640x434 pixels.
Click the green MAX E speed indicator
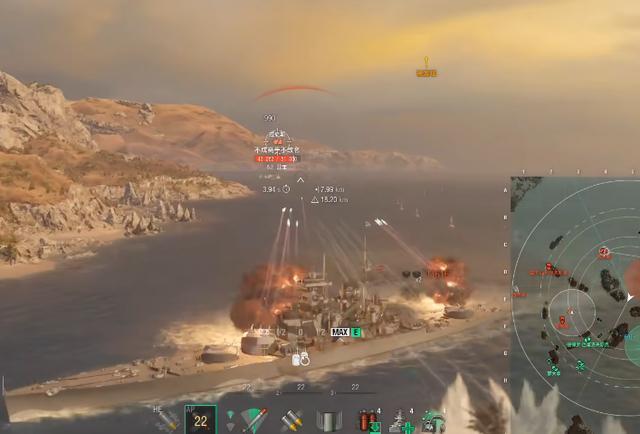pyautogui.click(x=346, y=332)
